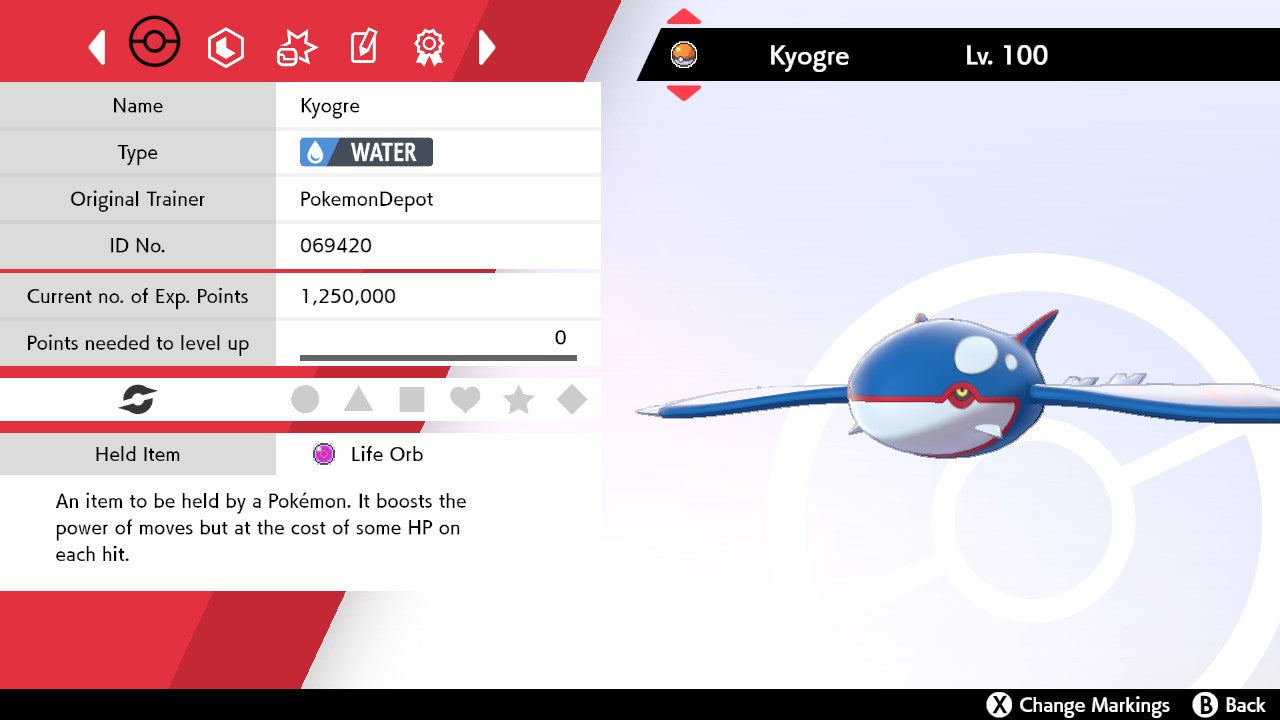The height and width of the screenshot is (720, 1280).
Task: Toggle the circle marking
Action: click(x=305, y=400)
